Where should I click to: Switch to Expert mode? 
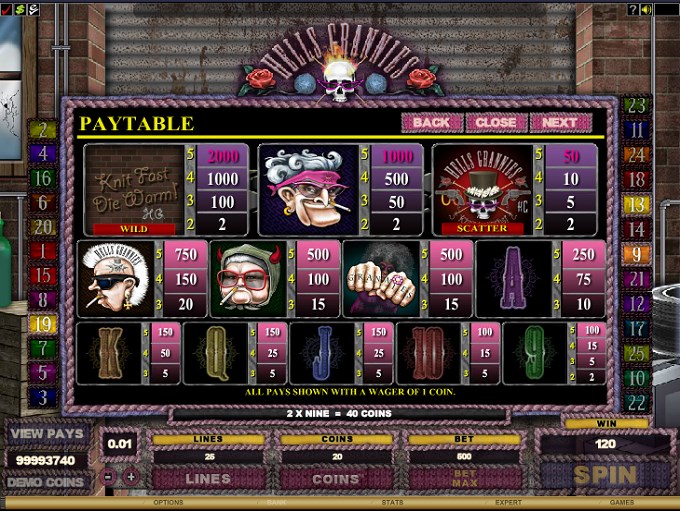507,503
